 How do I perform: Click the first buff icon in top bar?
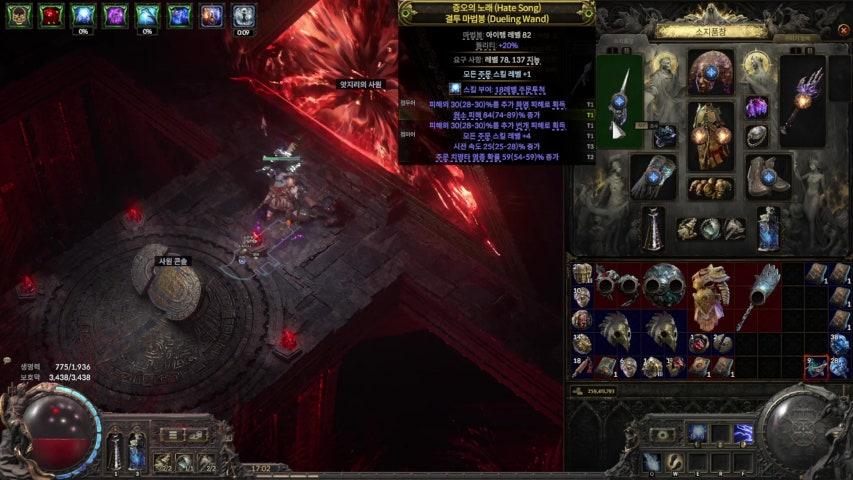click(x=19, y=15)
